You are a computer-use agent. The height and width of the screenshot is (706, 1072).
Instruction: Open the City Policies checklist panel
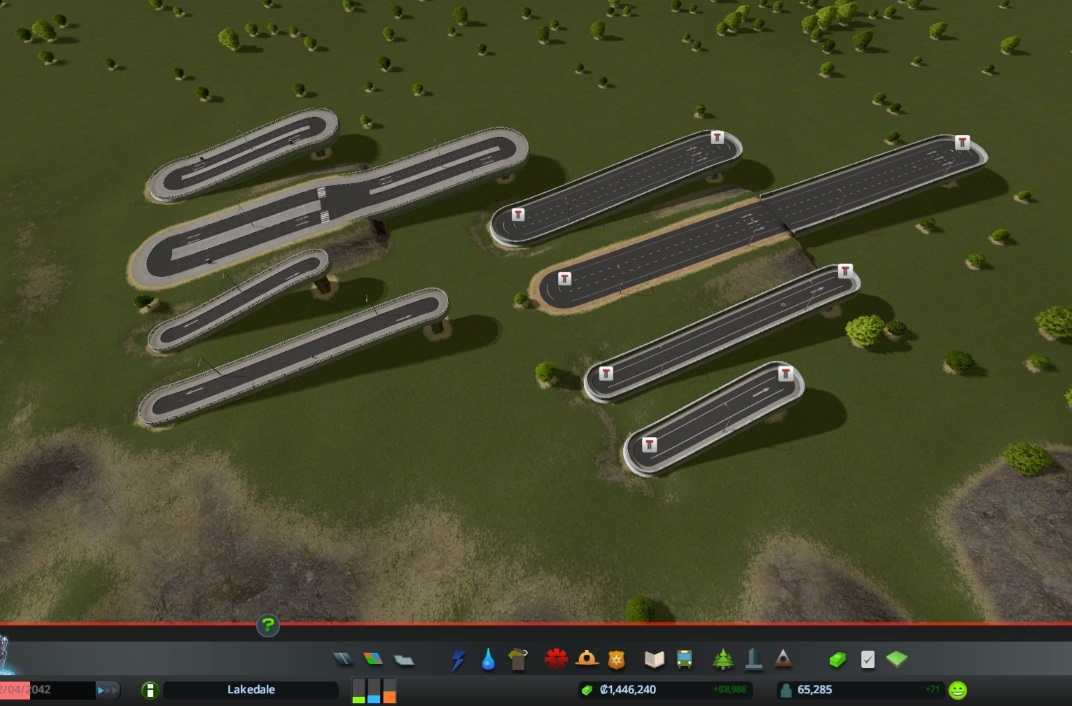point(868,659)
